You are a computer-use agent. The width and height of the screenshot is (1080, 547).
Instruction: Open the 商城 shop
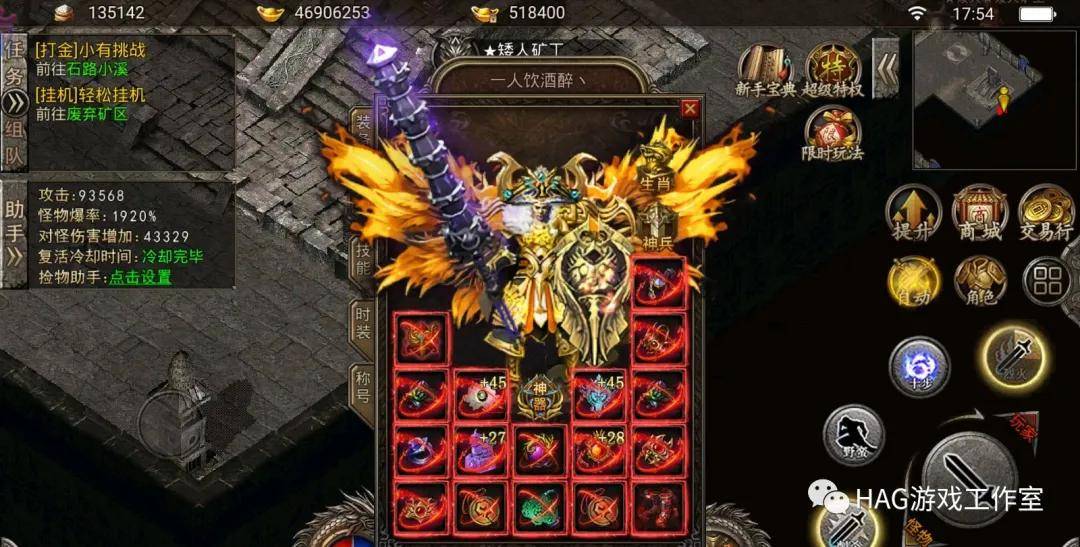[979, 211]
